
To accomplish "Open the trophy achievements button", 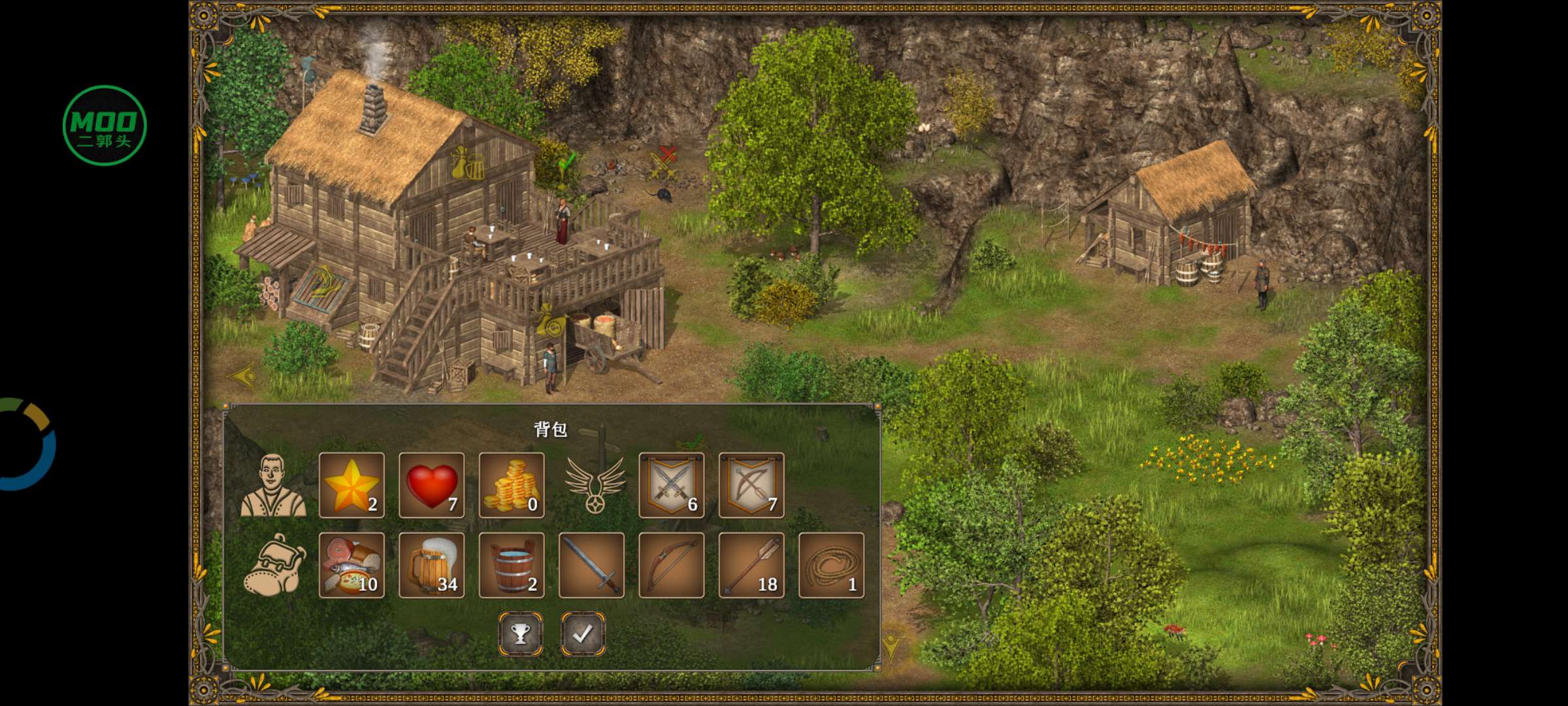I will point(521,633).
